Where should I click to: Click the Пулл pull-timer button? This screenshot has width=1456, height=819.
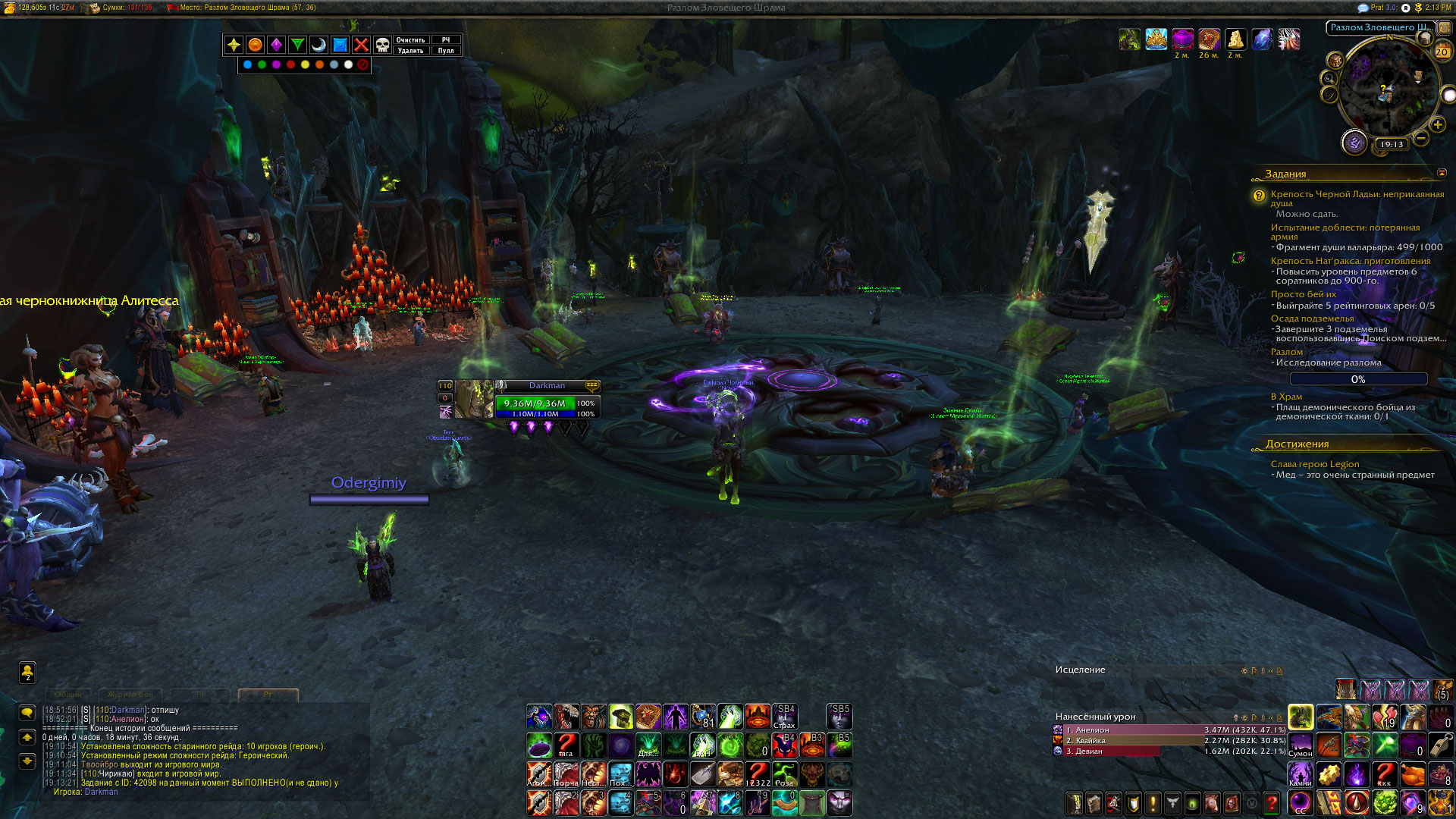click(x=446, y=51)
